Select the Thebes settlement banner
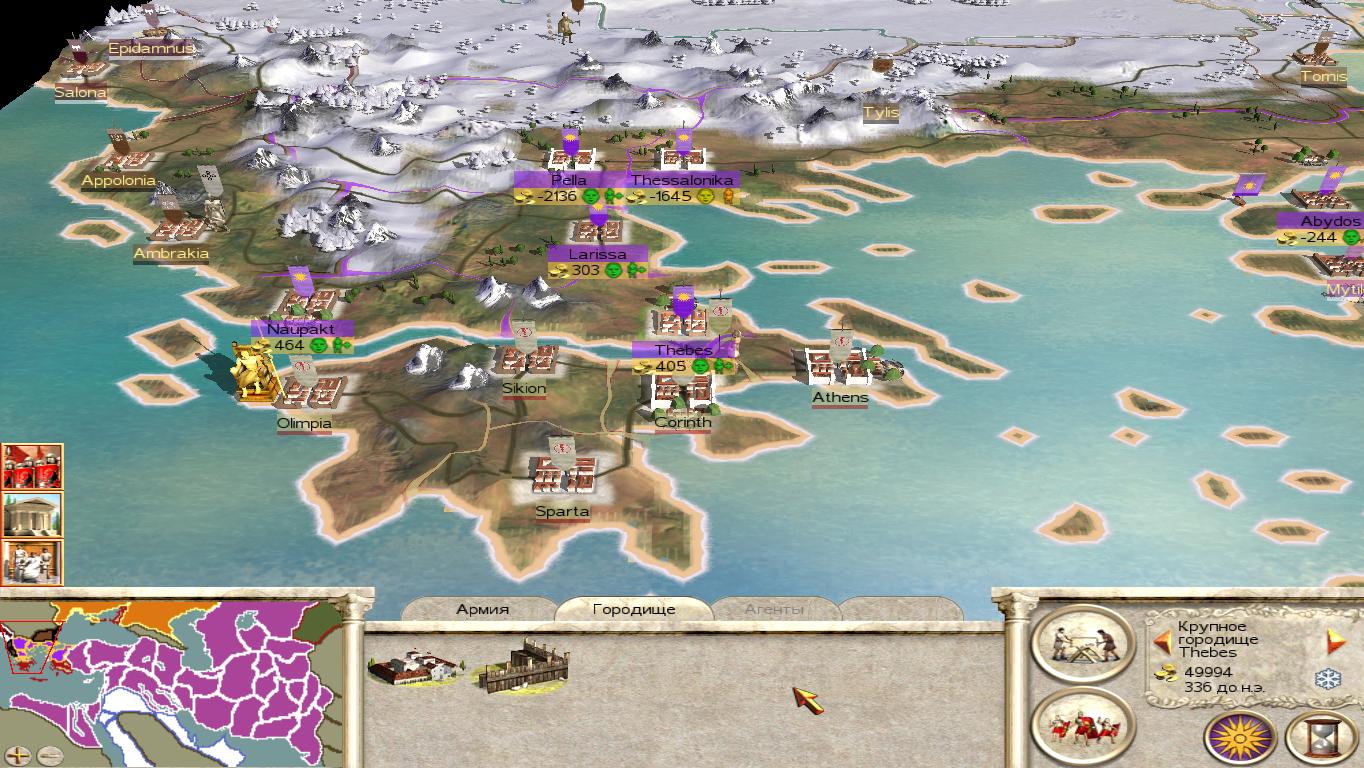Screen dimensions: 1364x768 coord(684,350)
